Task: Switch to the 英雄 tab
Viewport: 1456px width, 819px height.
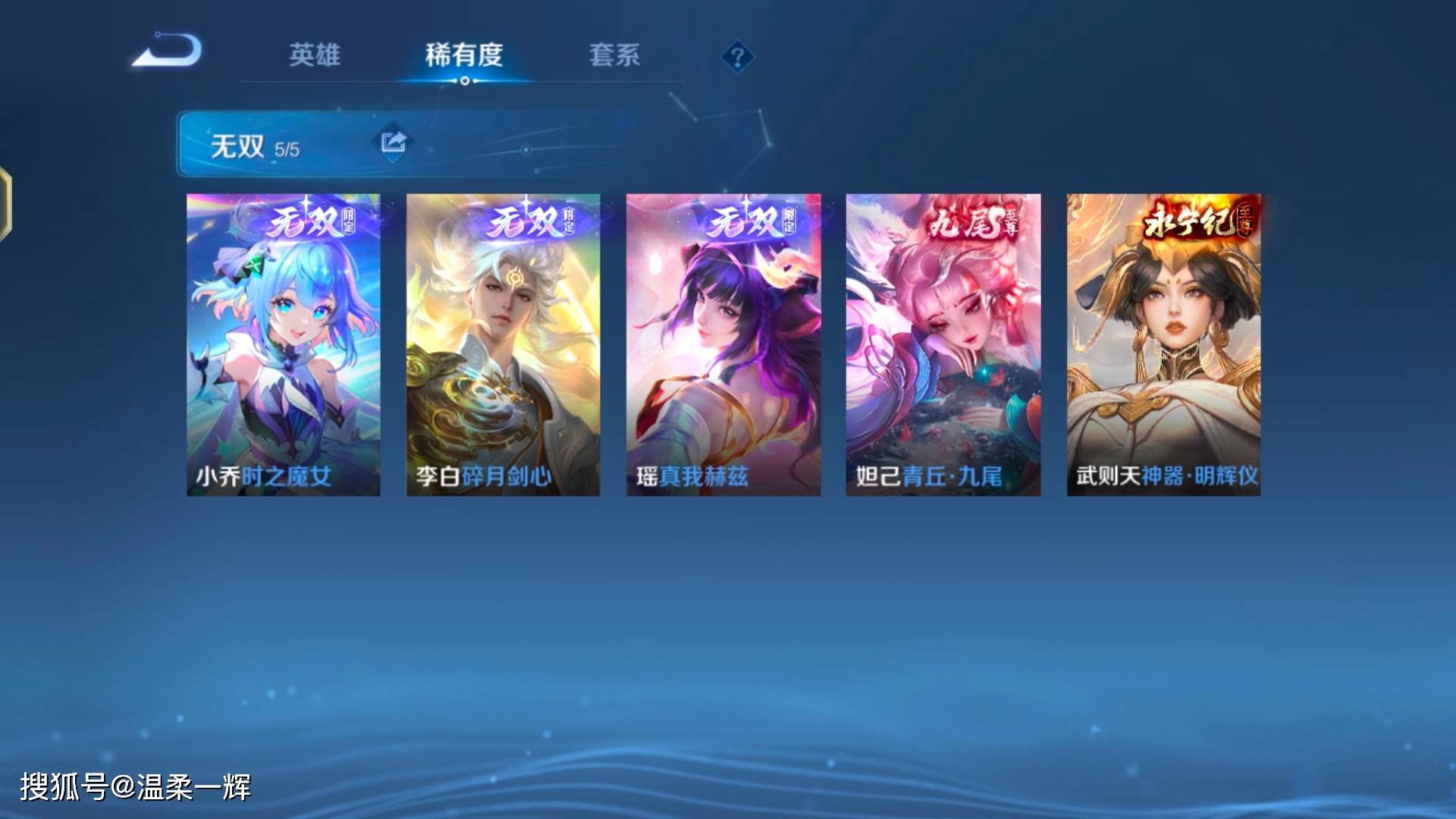Action: click(315, 55)
